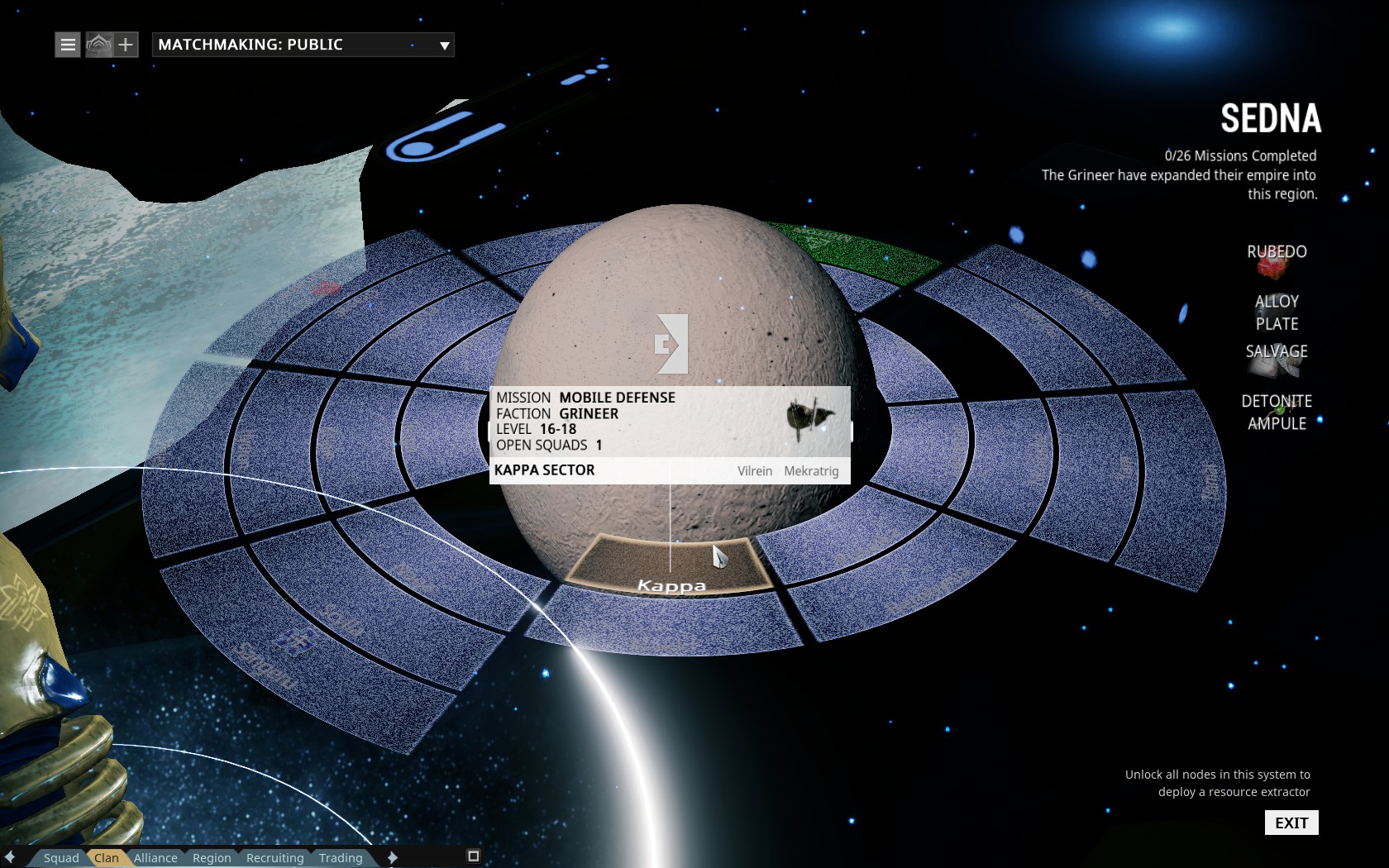Switch to the Trading chat tab
Screen dimensions: 1389x868
click(x=341, y=858)
